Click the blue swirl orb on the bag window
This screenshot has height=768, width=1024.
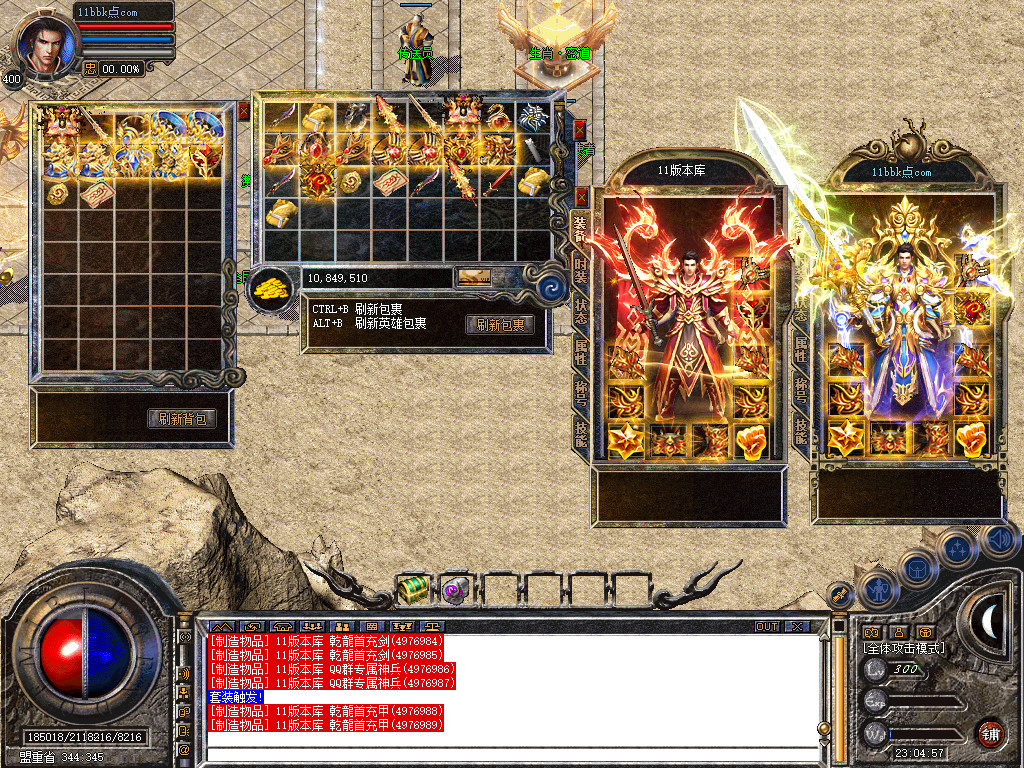click(548, 288)
